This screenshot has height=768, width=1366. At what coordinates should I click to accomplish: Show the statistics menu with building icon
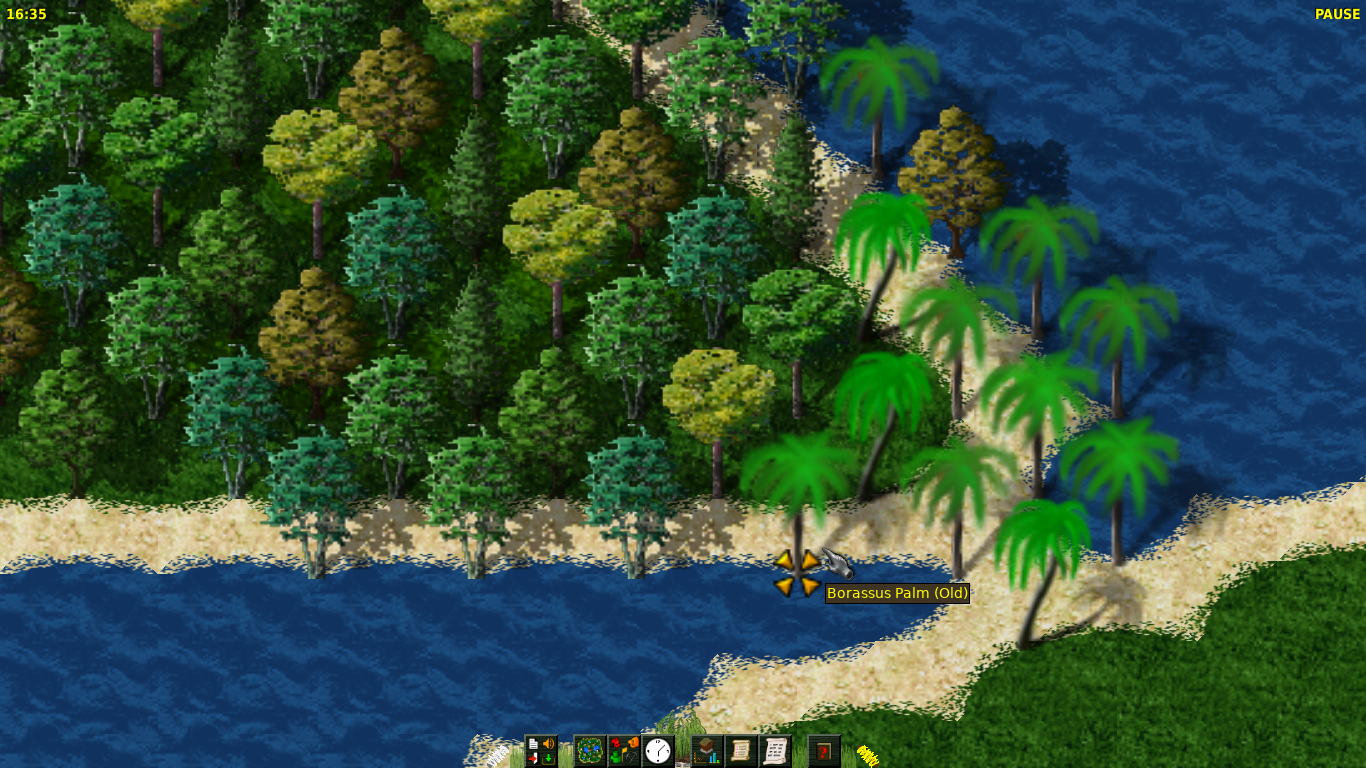707,751
